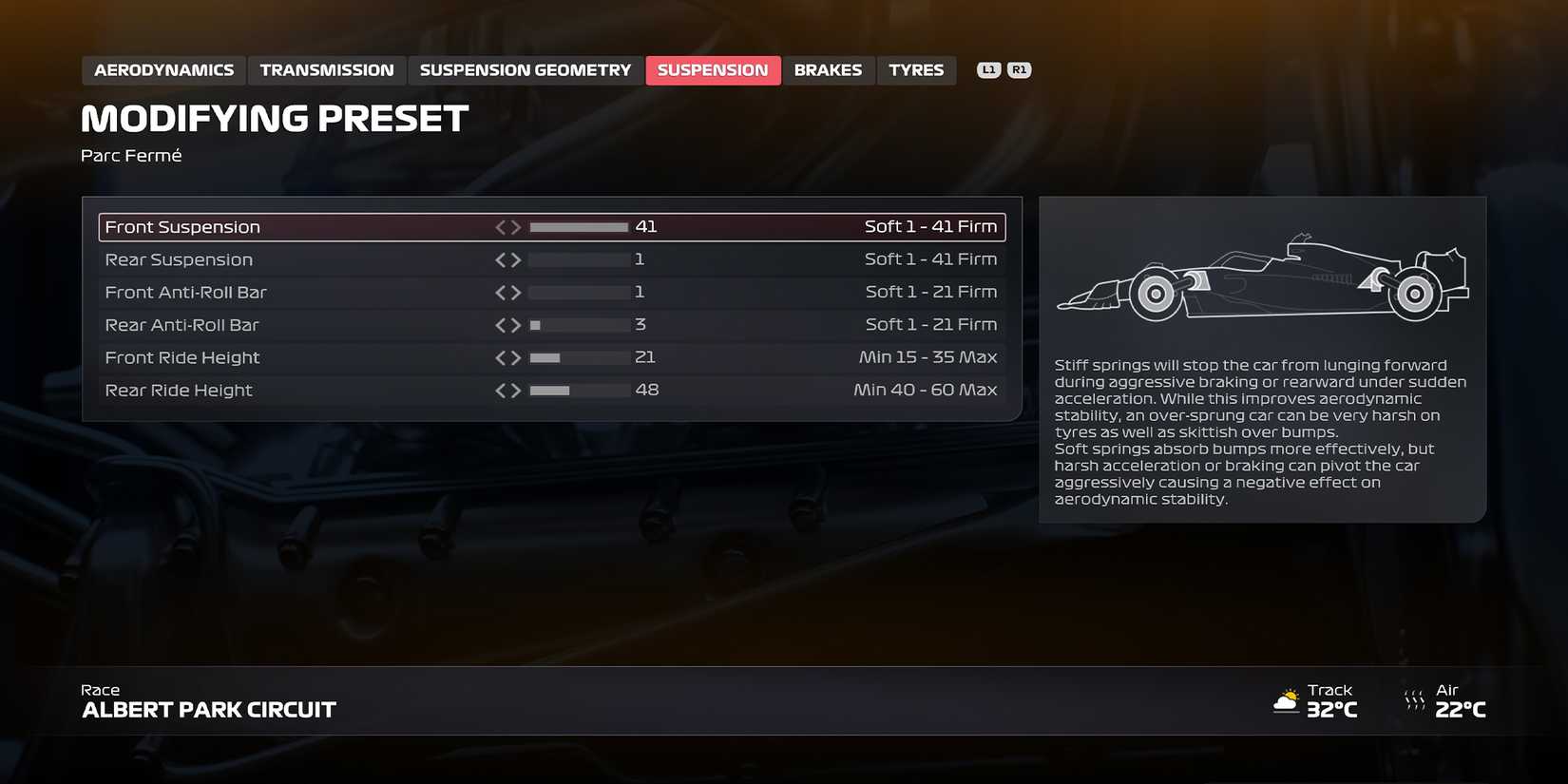Switch to the Suspension Geometry tab
The width and height of the screenshot is (1568, 784).
pos(524,69)
